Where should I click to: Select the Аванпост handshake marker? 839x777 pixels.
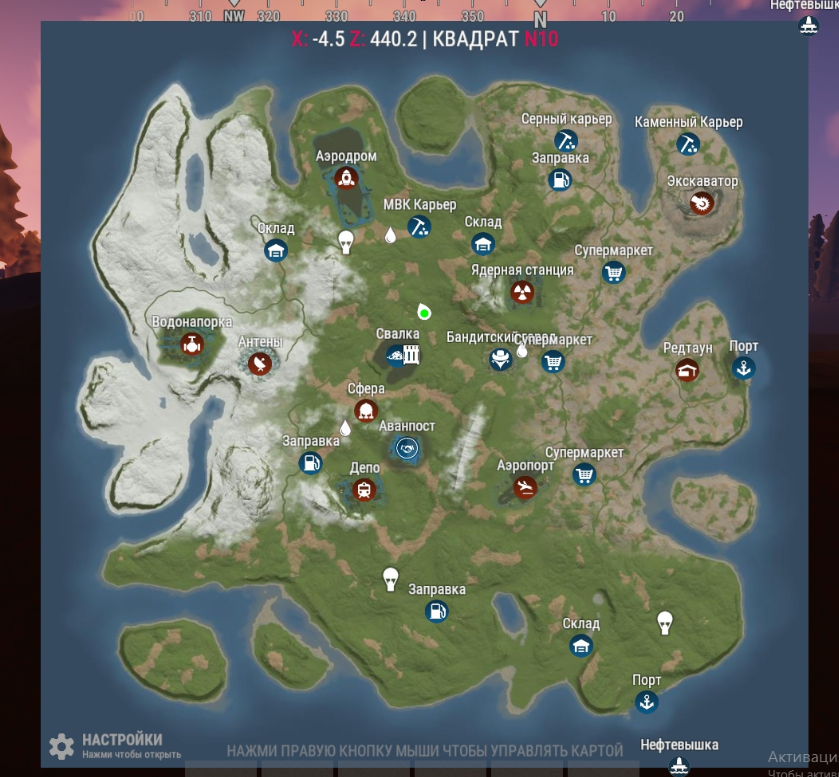click(x=406, y=448)
